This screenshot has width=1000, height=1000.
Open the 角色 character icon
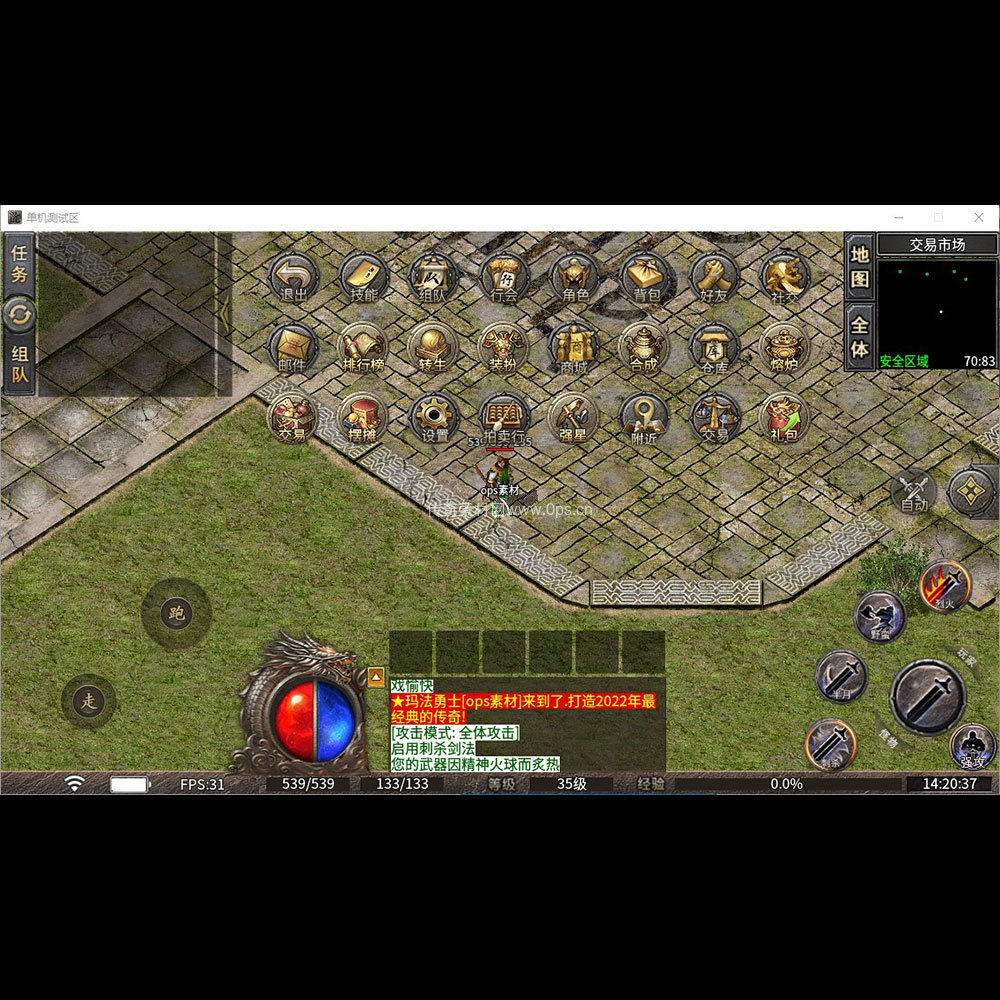click(575, 276)
